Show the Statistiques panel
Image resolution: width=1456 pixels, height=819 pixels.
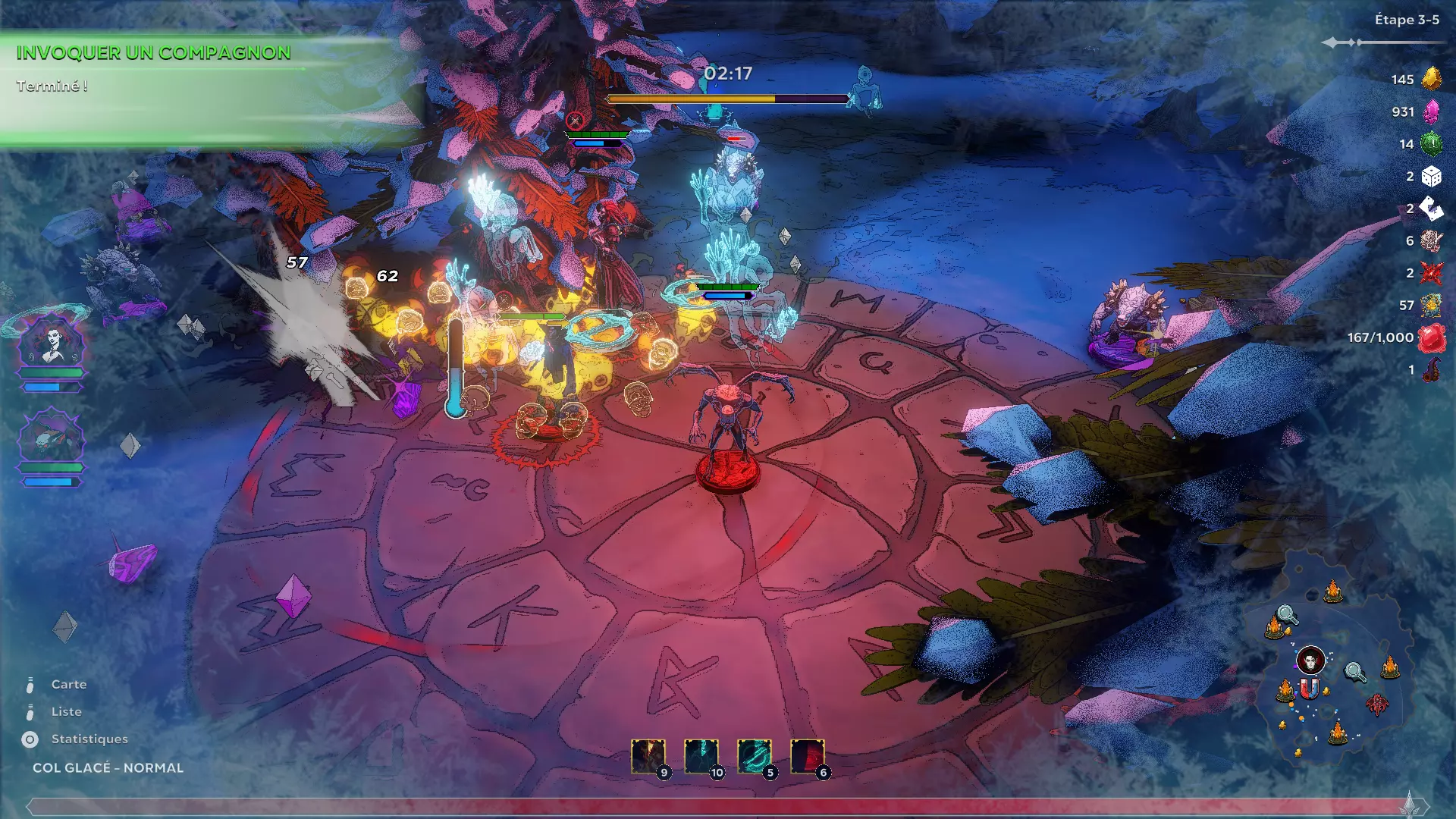[x=89, y=739]
